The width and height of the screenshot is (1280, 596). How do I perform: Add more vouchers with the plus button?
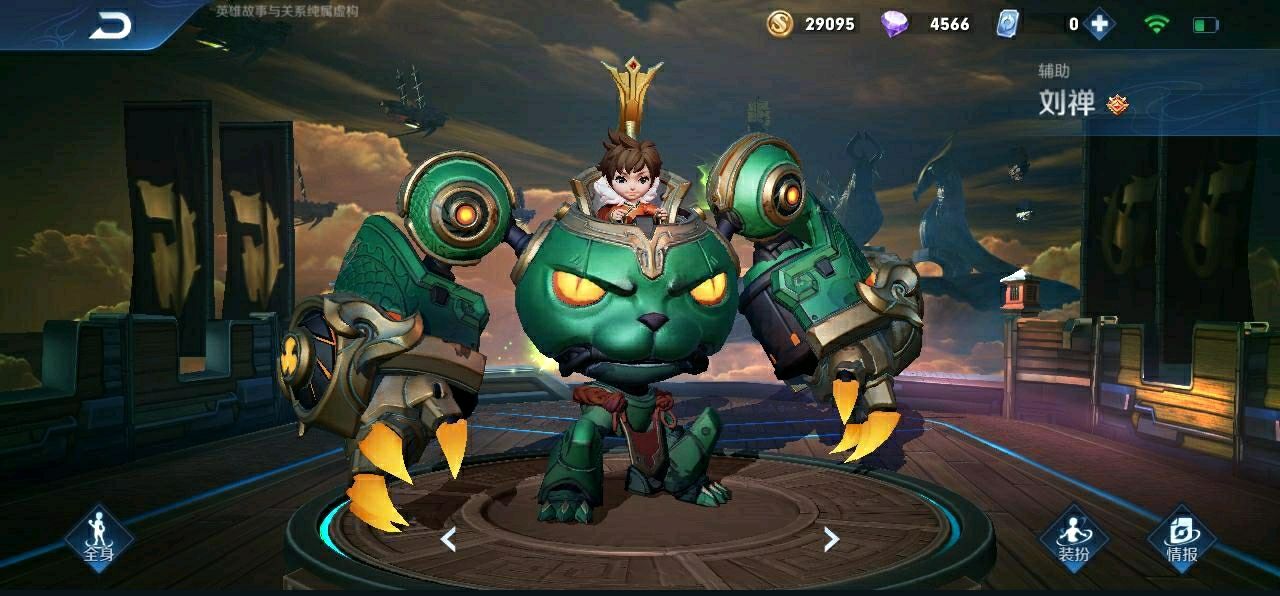point(1099,24)
